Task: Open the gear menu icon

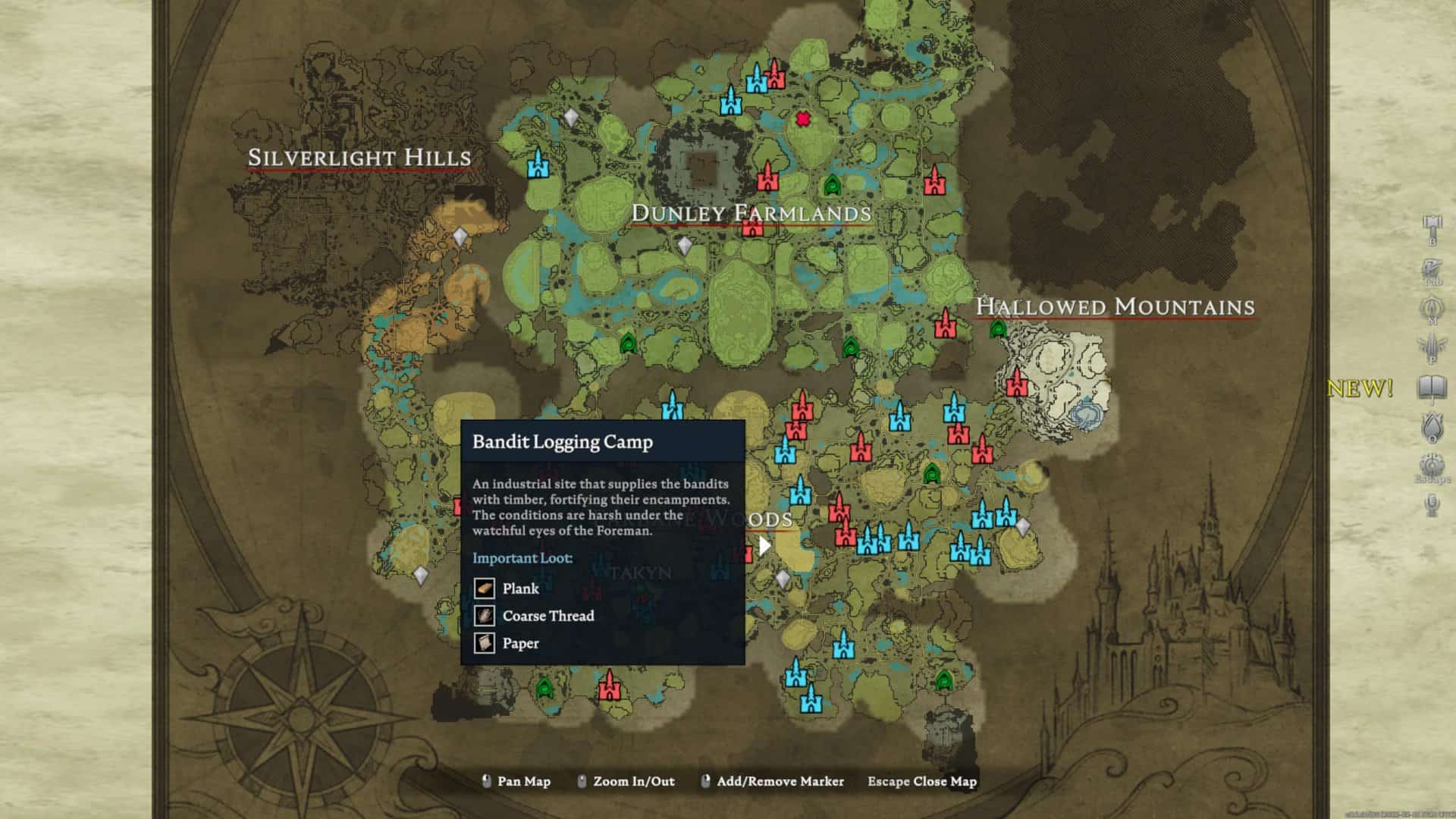Action: (x=1432, y=464)
